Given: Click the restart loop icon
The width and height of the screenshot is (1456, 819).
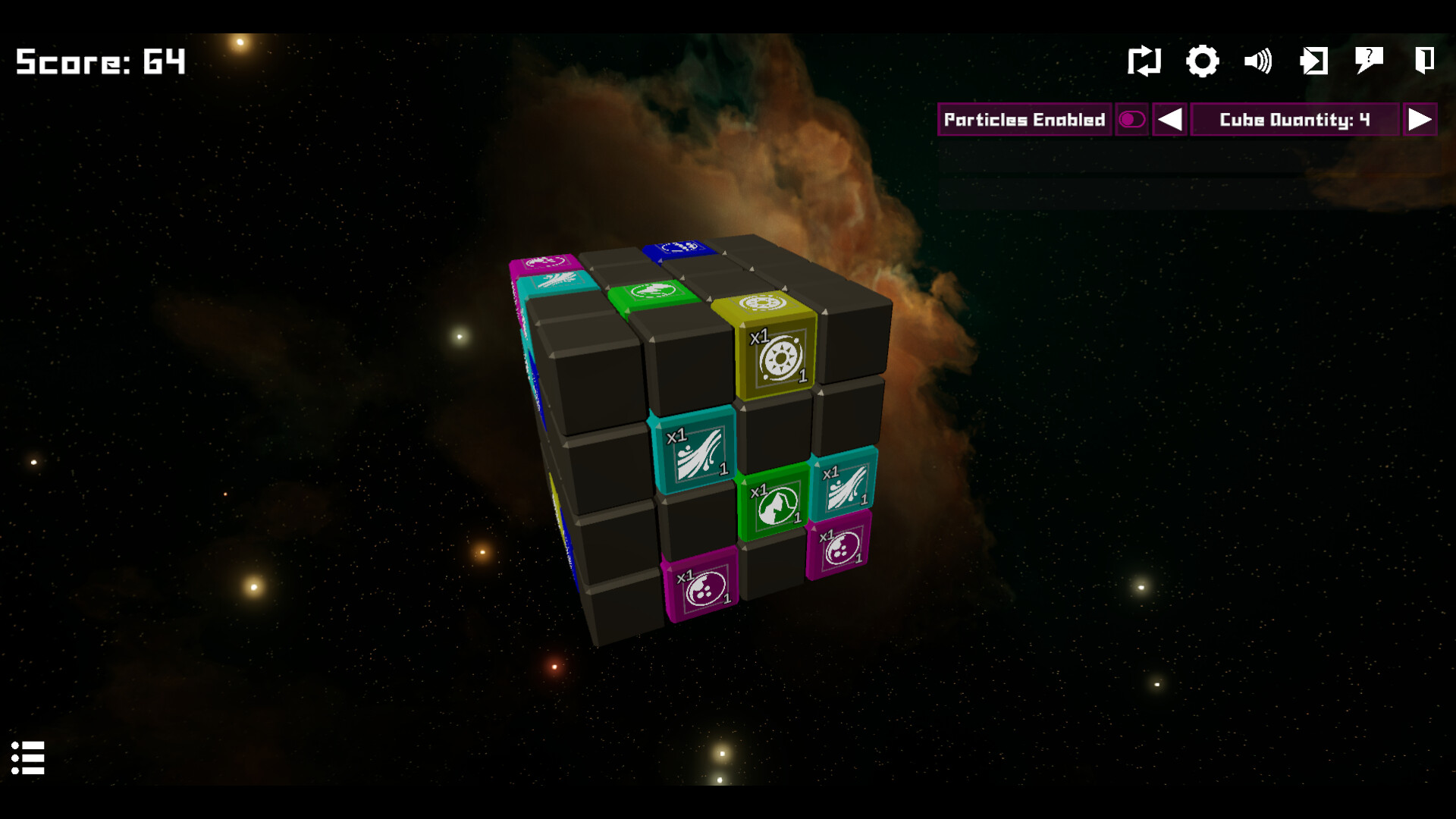Looking at the screenshot, I should tap(1145, 61).
